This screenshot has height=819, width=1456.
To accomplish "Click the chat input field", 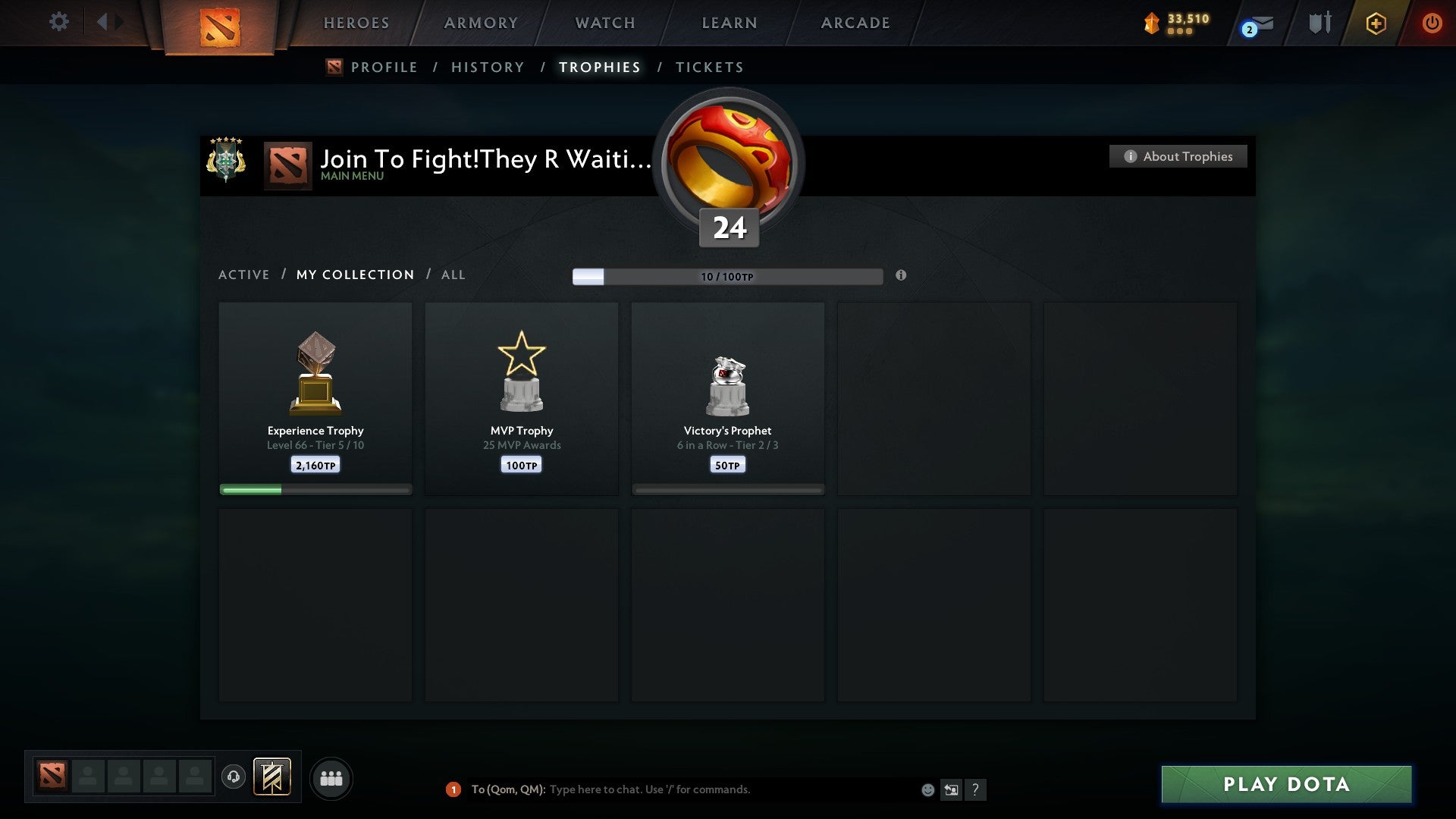I will [682, 789].
